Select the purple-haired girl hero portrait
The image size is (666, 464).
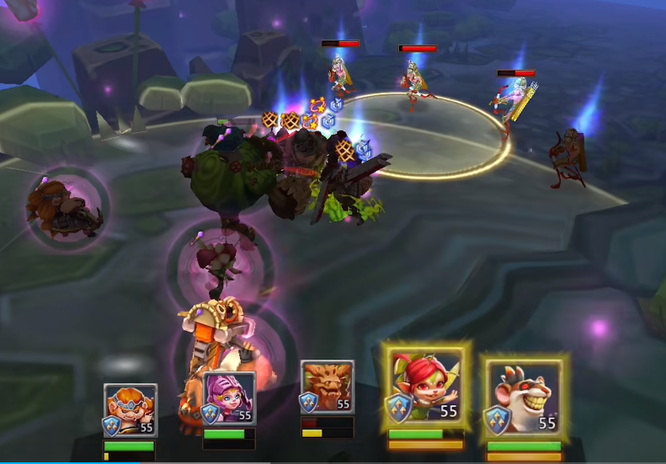pyautogui.click(x=228, y=398)
